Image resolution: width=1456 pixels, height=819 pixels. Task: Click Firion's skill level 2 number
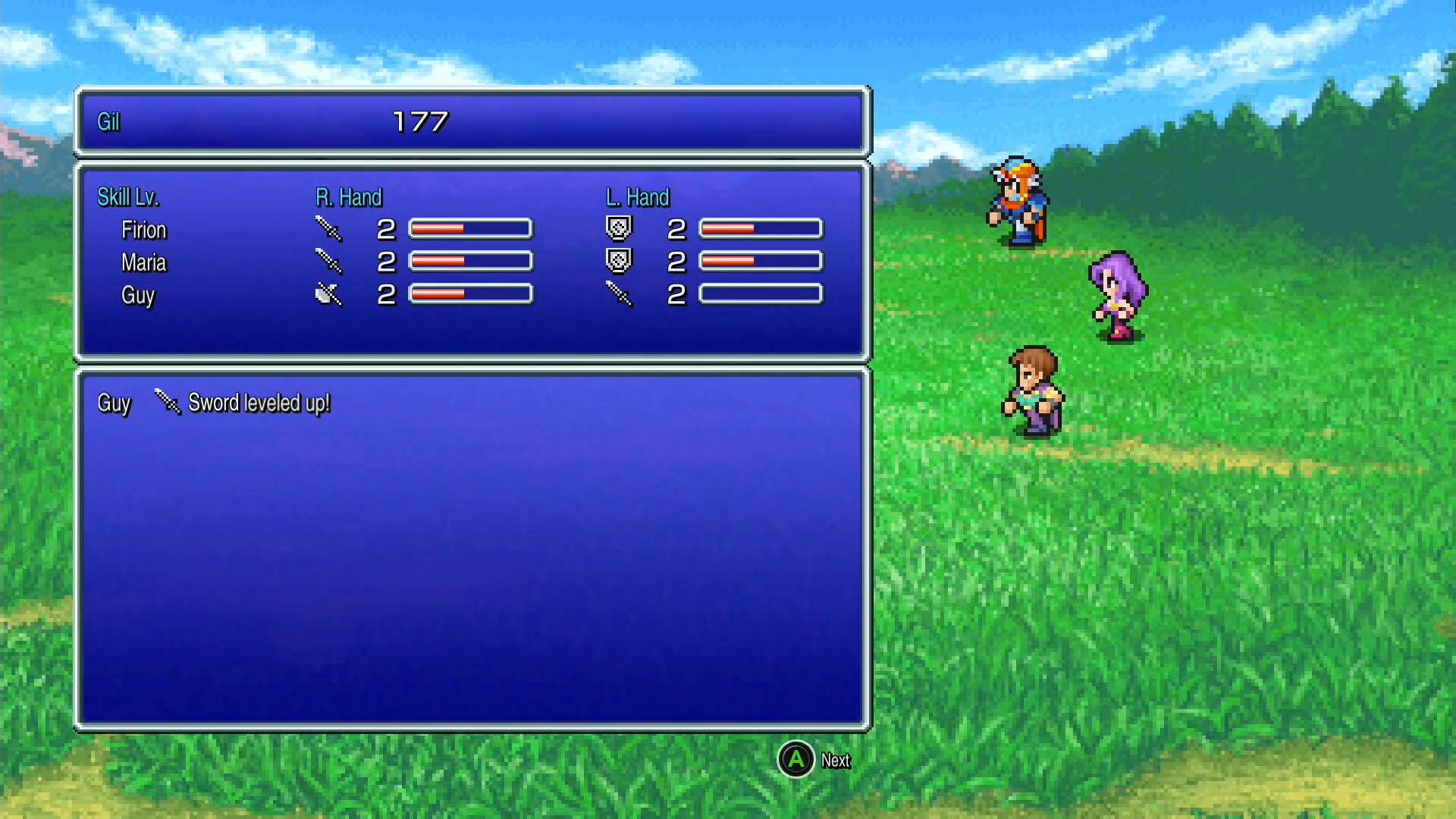click(x=385, y=228)
